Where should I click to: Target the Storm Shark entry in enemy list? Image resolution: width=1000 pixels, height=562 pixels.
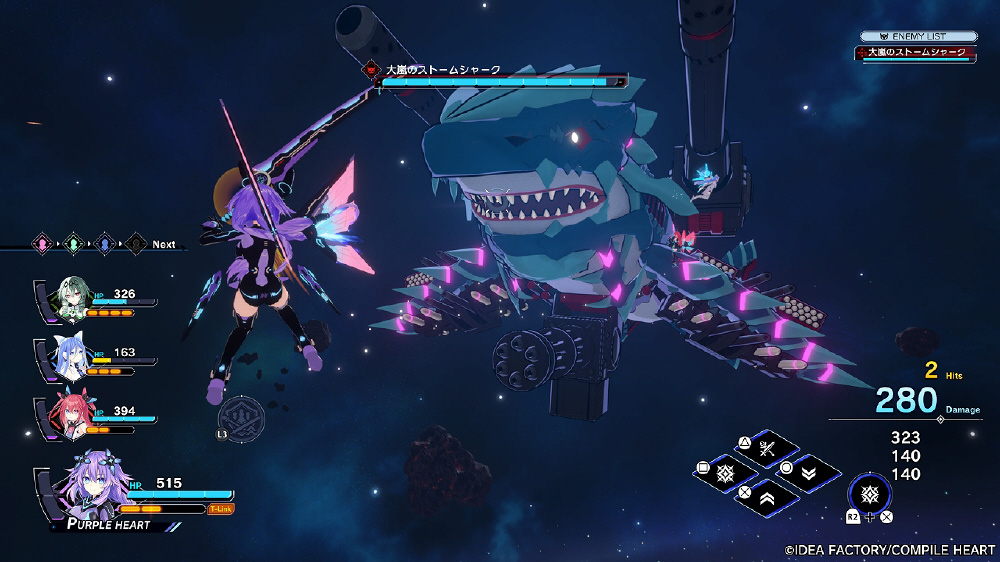click(x=916, y=53)
